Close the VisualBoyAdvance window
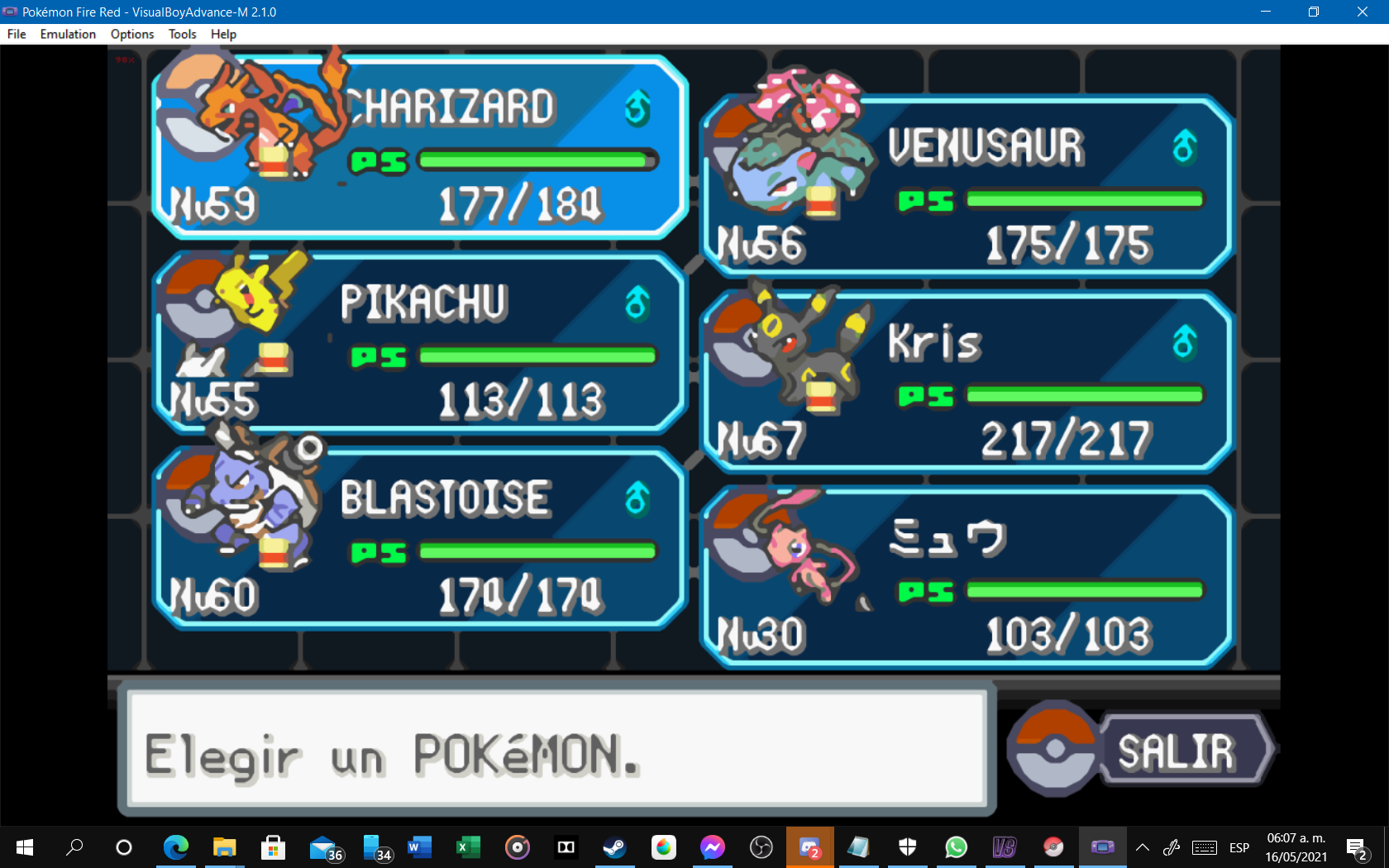Screen dimensions: 1389x868 pos(1363,12)
